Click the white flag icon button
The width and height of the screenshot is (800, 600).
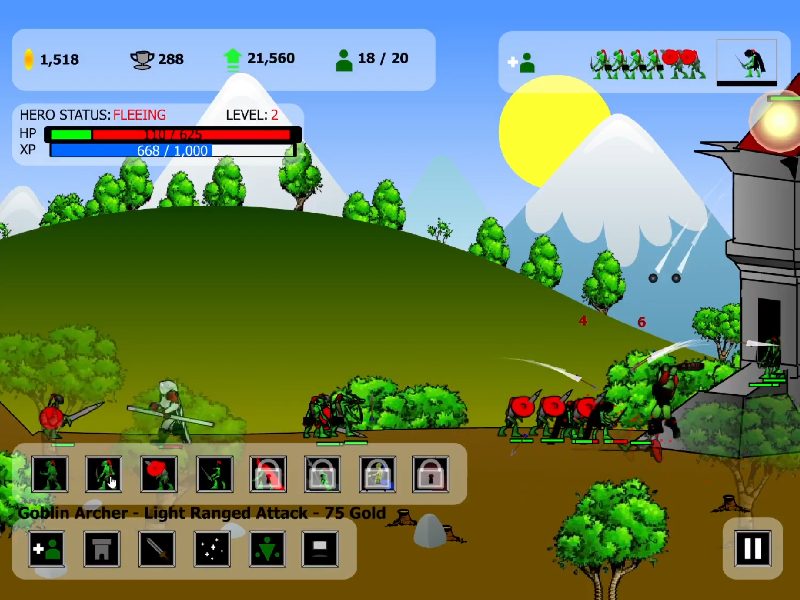(x=320, y=548)
